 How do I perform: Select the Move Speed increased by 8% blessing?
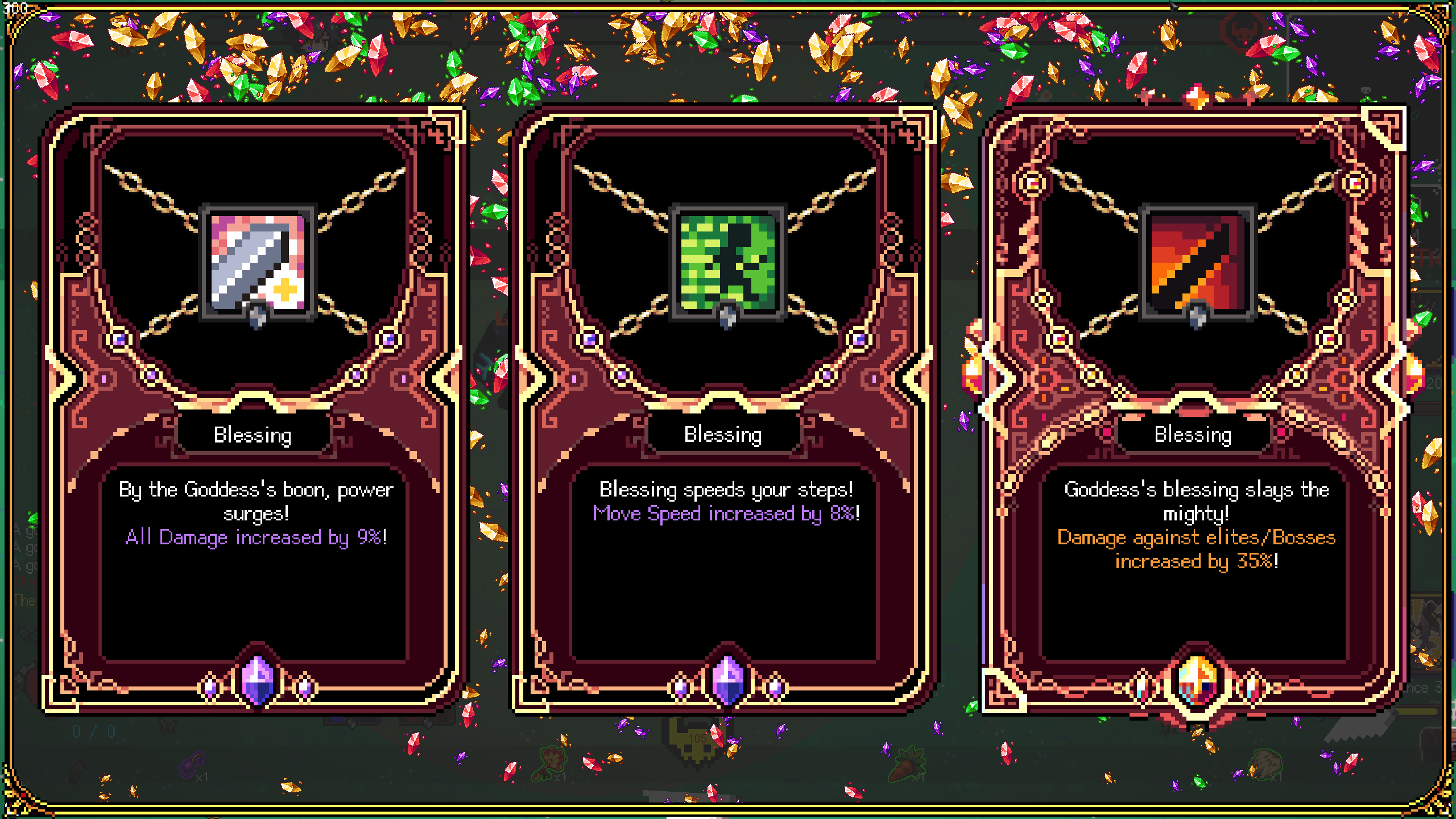[x=725, y=409]
